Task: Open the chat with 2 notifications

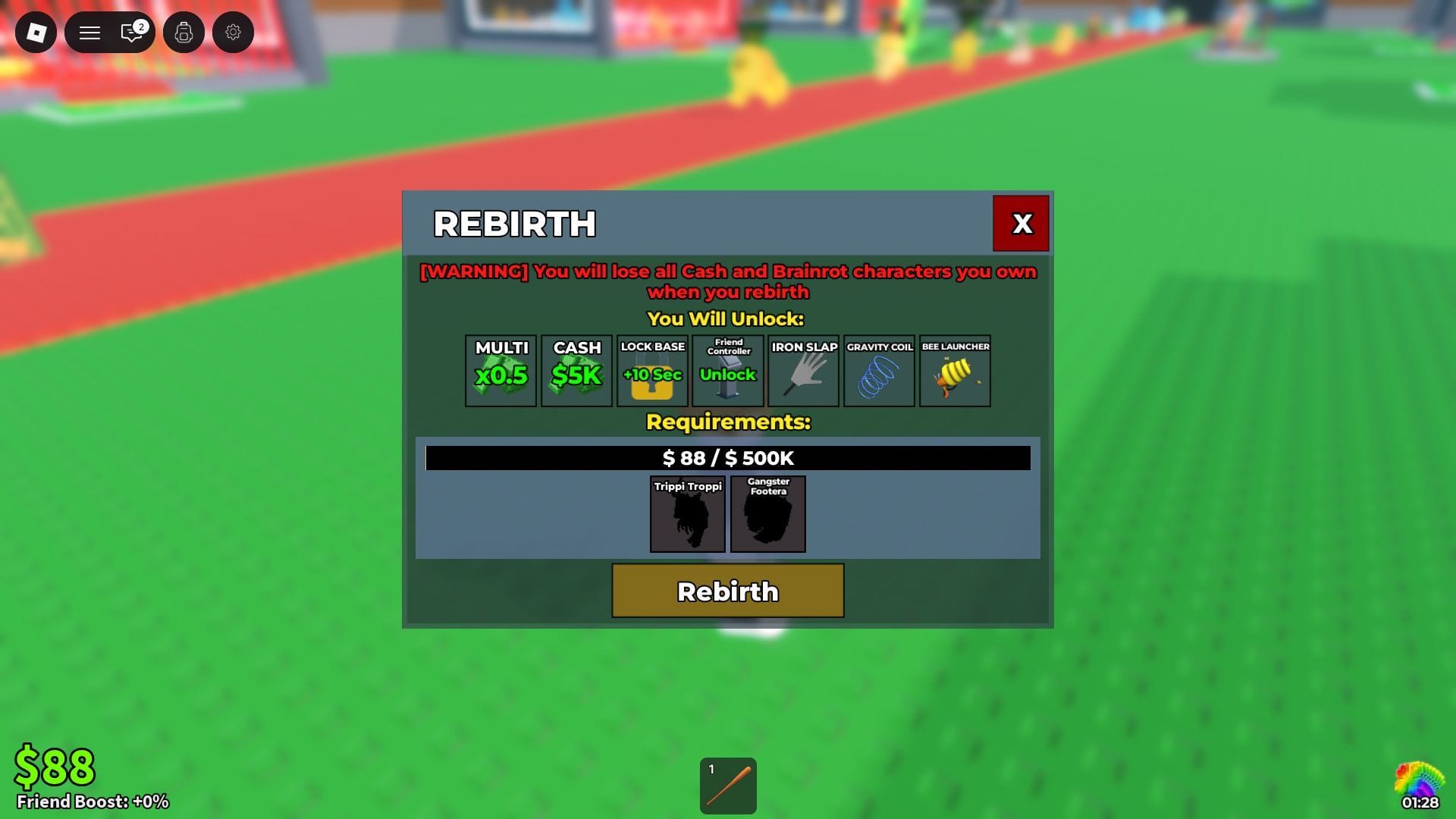Action: (130, 33)
